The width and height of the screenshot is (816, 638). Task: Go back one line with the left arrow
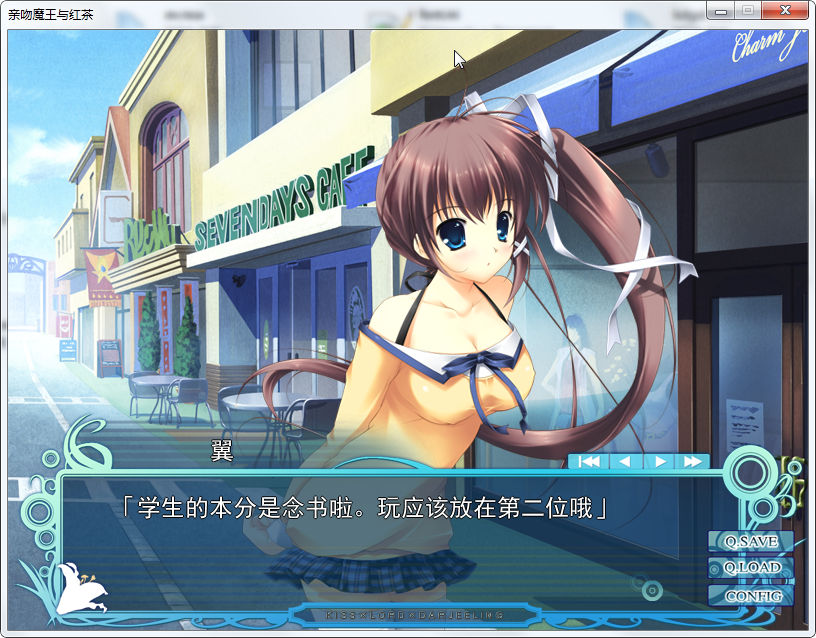click(625, 462)
